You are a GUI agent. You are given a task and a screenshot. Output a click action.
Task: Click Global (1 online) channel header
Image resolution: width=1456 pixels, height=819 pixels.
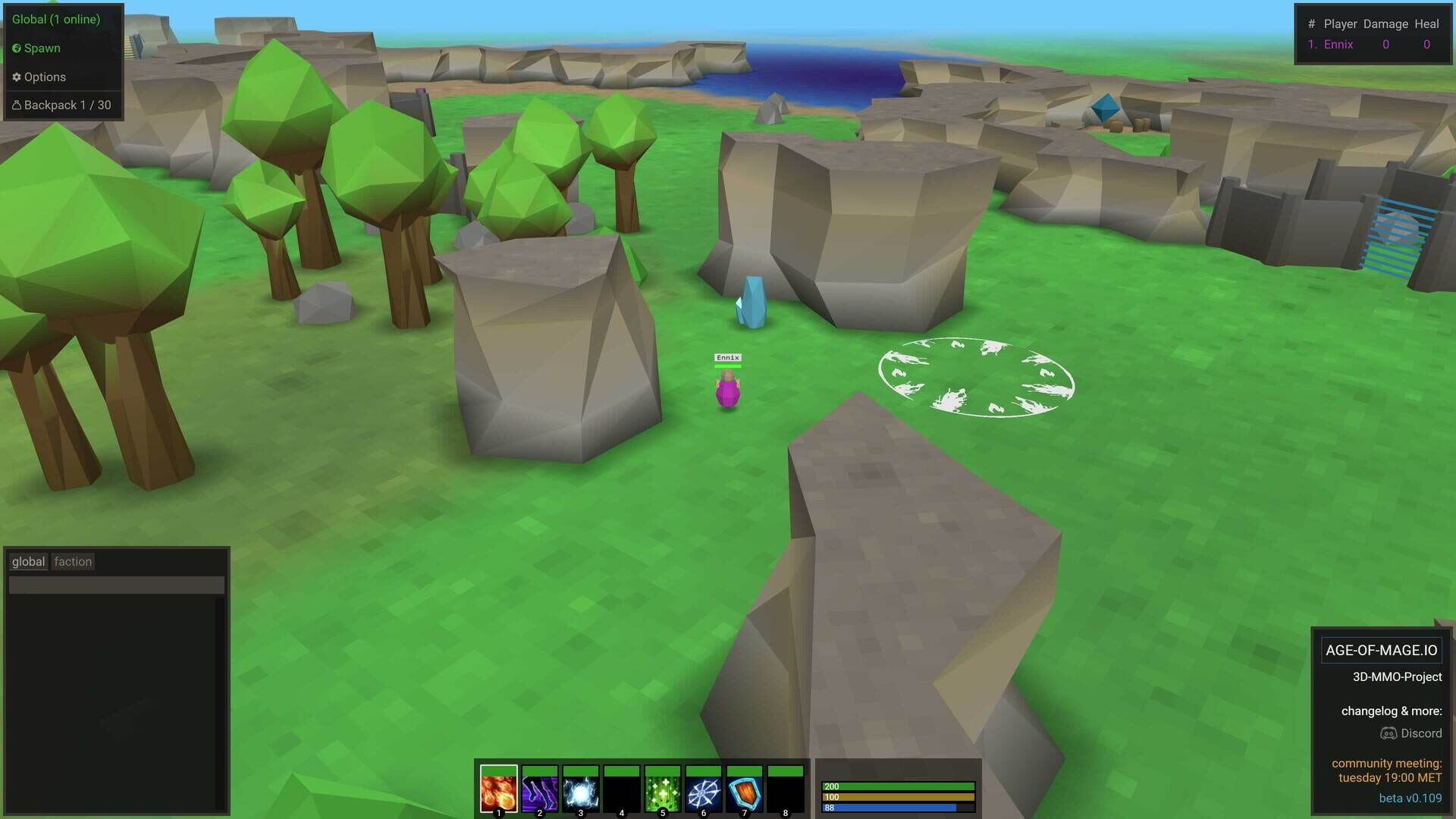tap(55, 19)
